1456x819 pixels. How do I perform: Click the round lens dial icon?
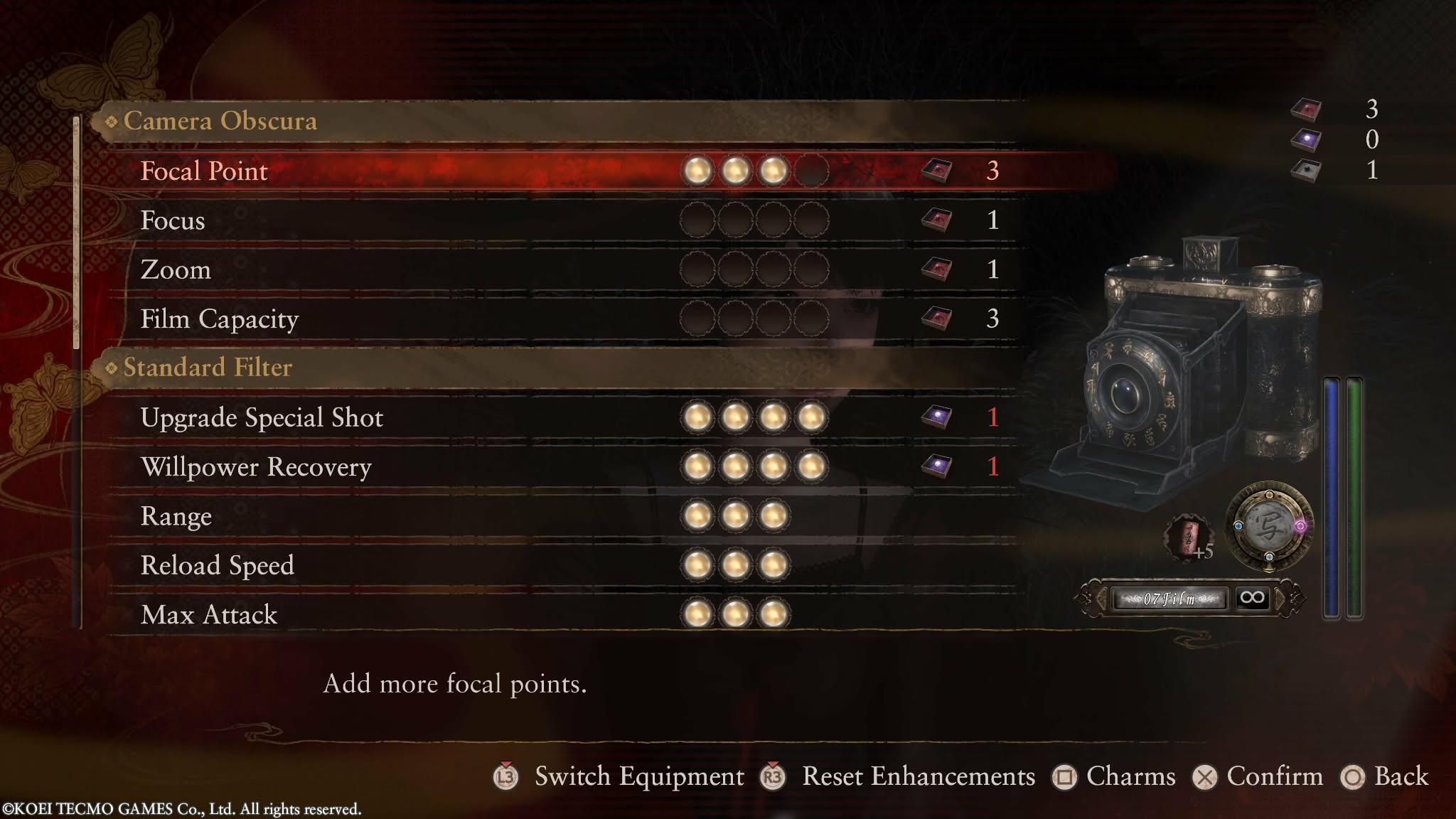point(1269,527)
